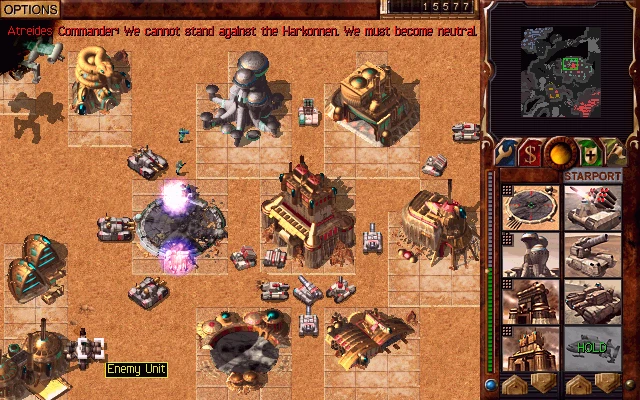
Task: Activate the green shield guard button
Action: [x=589, y=154]
